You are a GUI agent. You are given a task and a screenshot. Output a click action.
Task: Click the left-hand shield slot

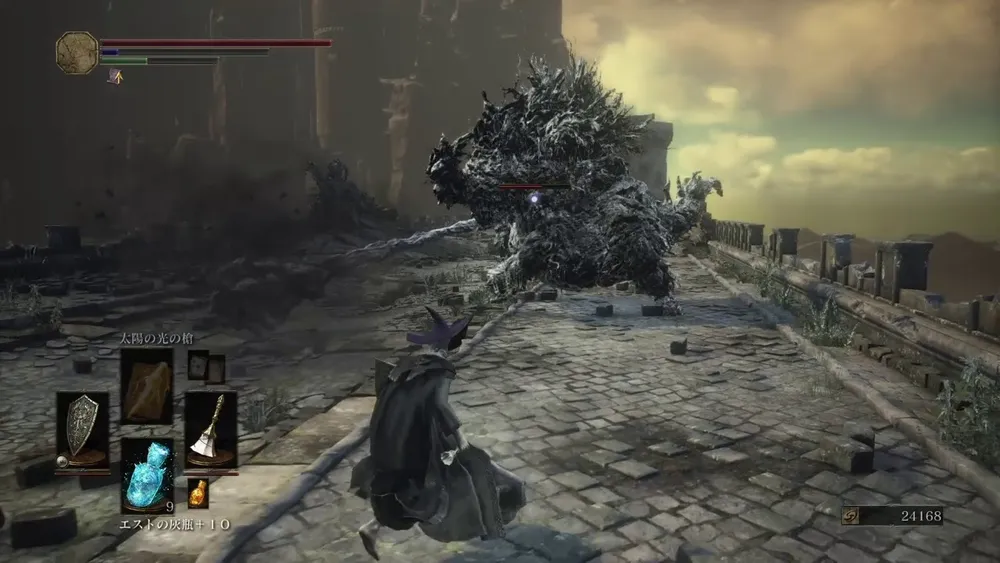point(82,428)
